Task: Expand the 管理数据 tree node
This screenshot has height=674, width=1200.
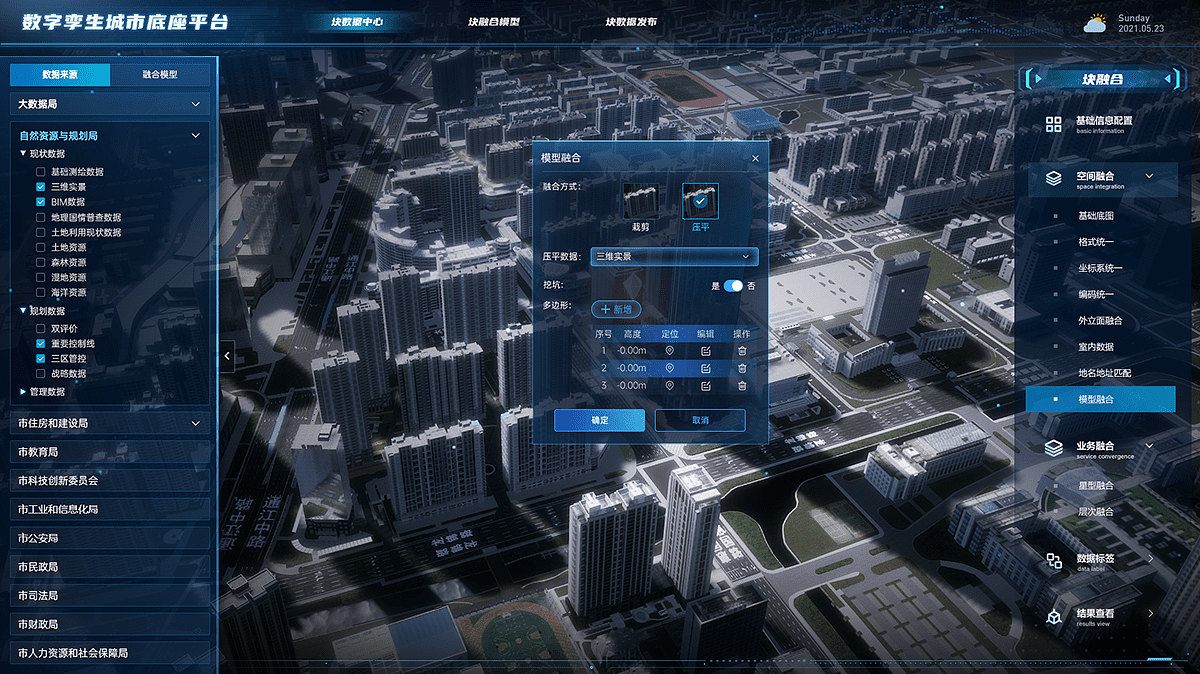Action: coord(24,392)
